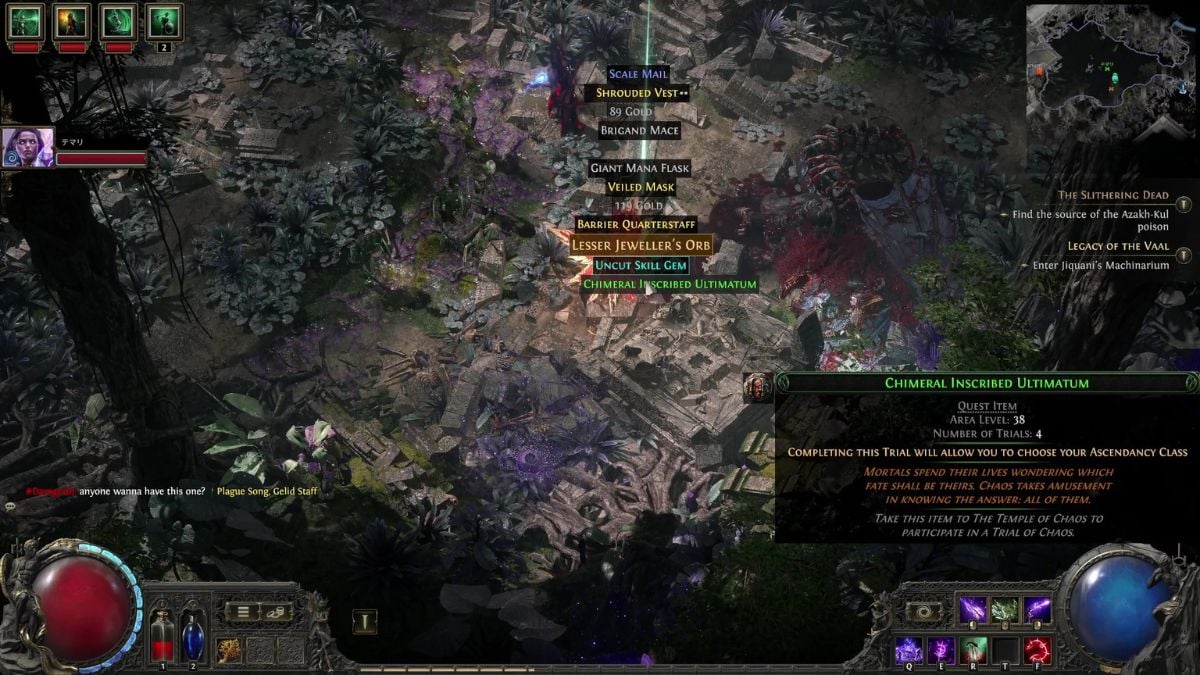Select the golden tree charm slot

tap(229, 649)
